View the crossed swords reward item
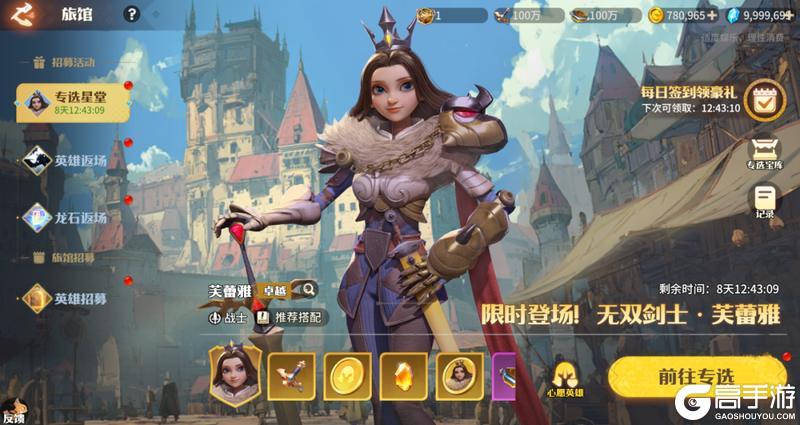800x425 pixels. pos(292,375)
